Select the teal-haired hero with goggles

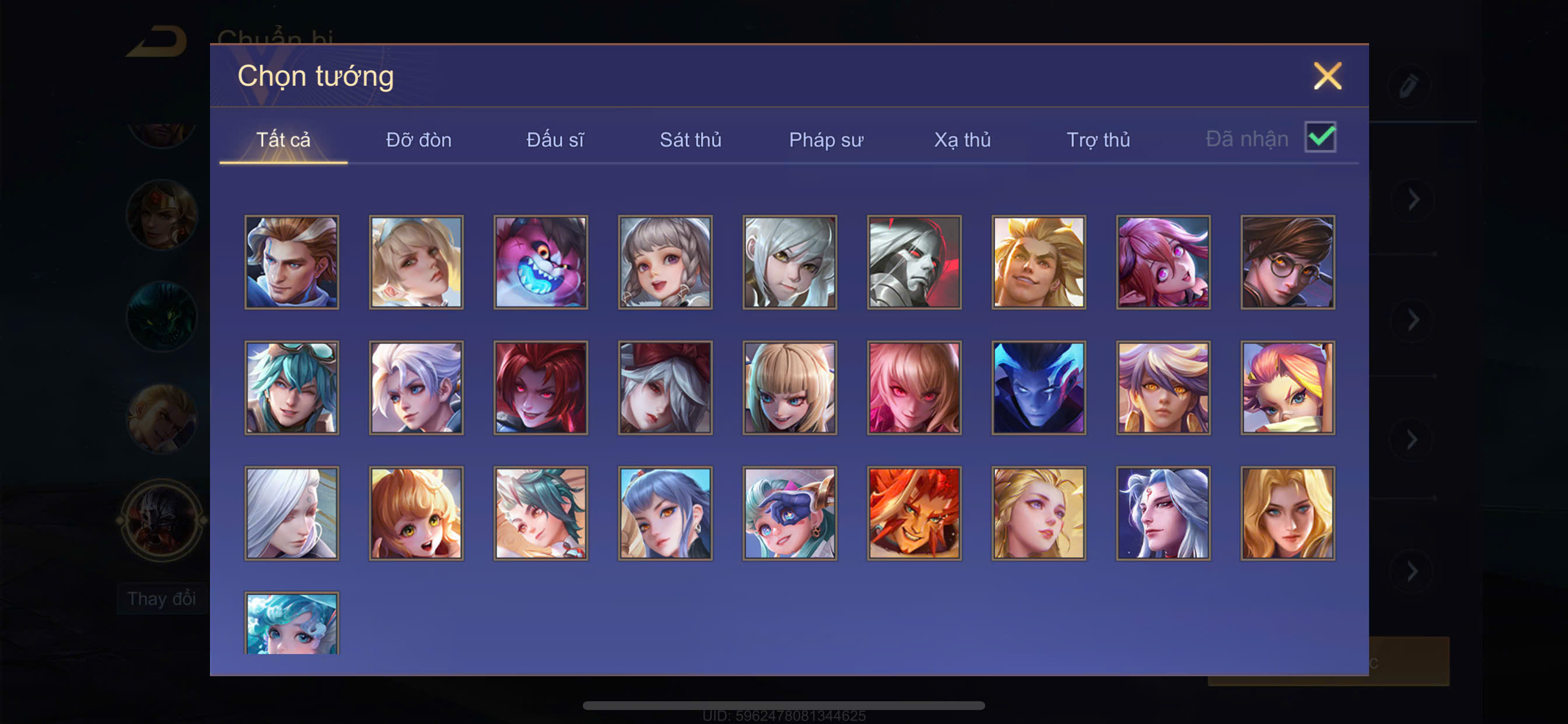[292, 388]
